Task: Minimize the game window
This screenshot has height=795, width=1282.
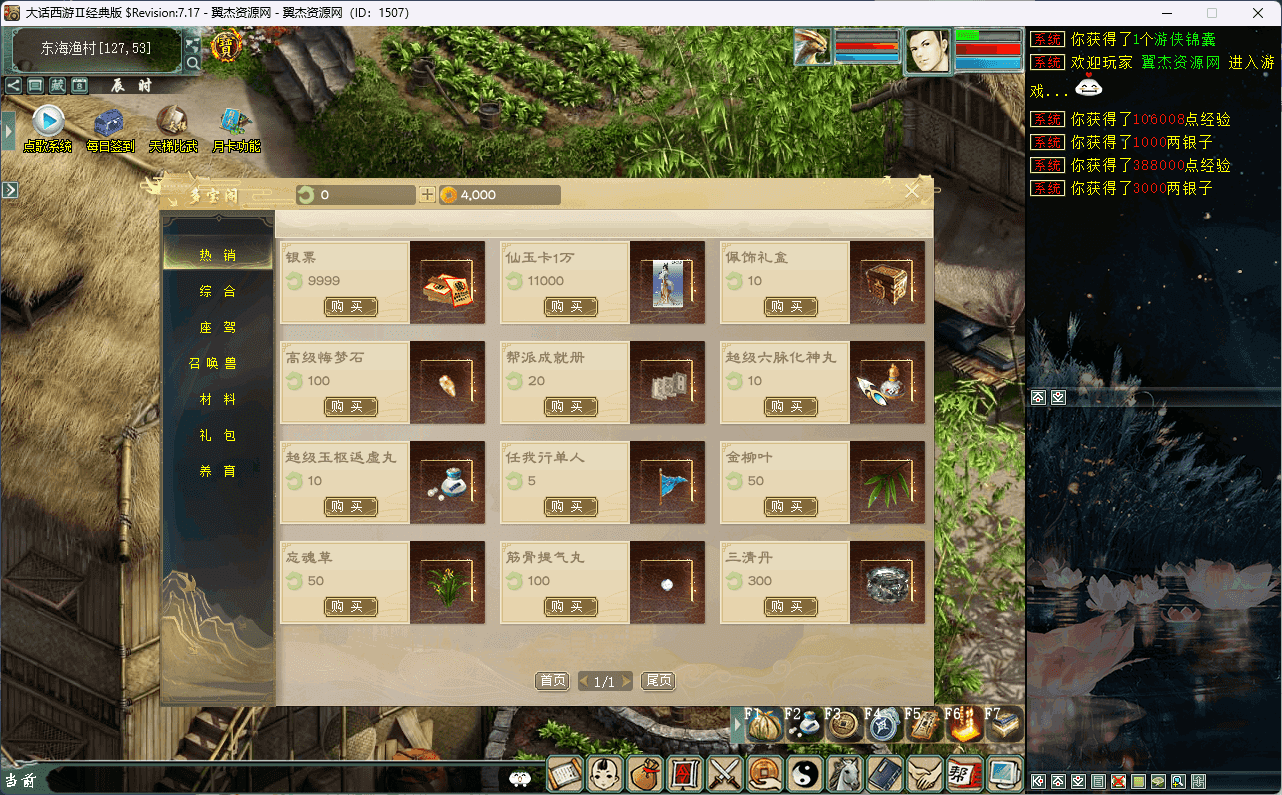Action: 1165,13
